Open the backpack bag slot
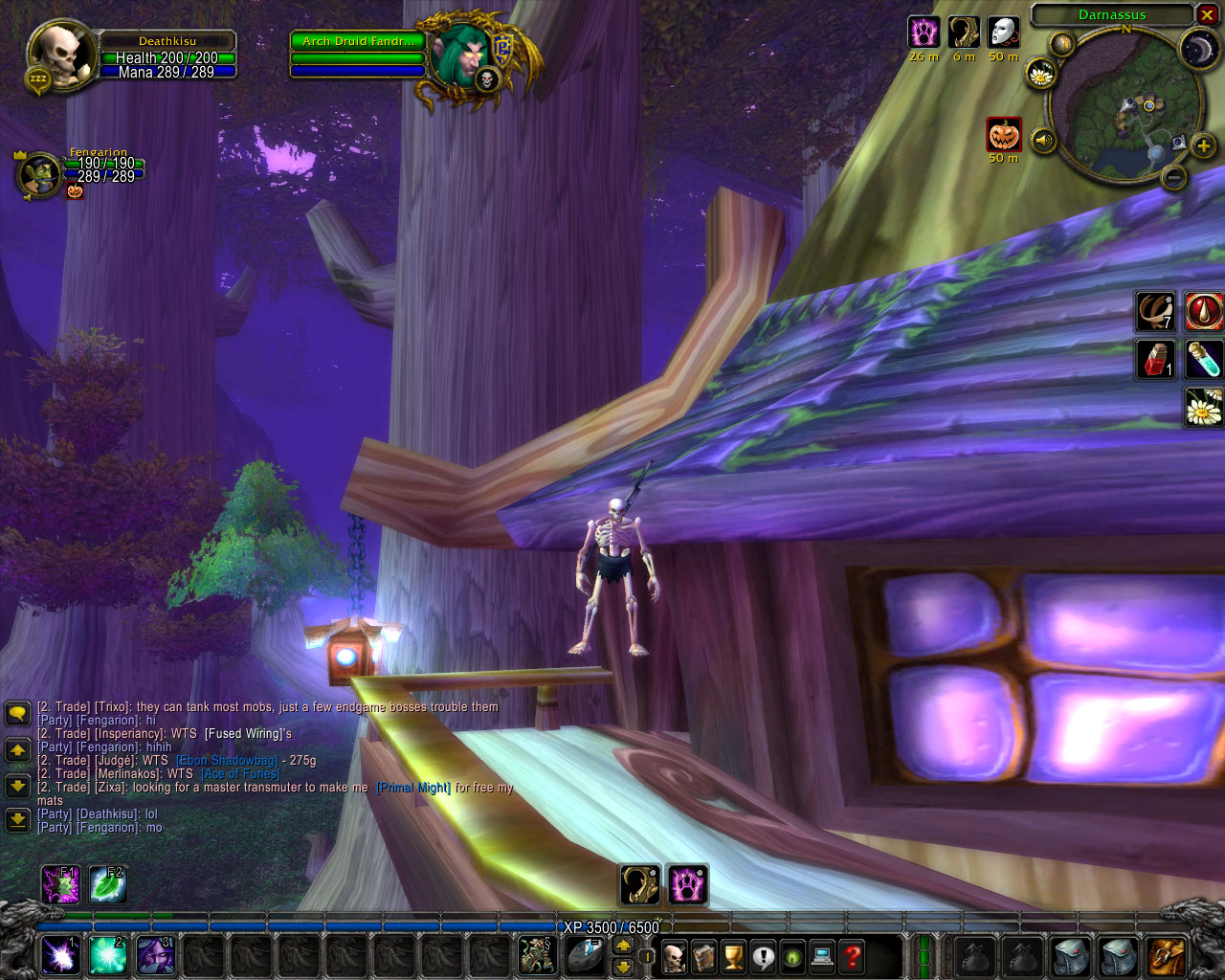The height and width of the screenshot is (980, 1225). (x=1167, y=955)
